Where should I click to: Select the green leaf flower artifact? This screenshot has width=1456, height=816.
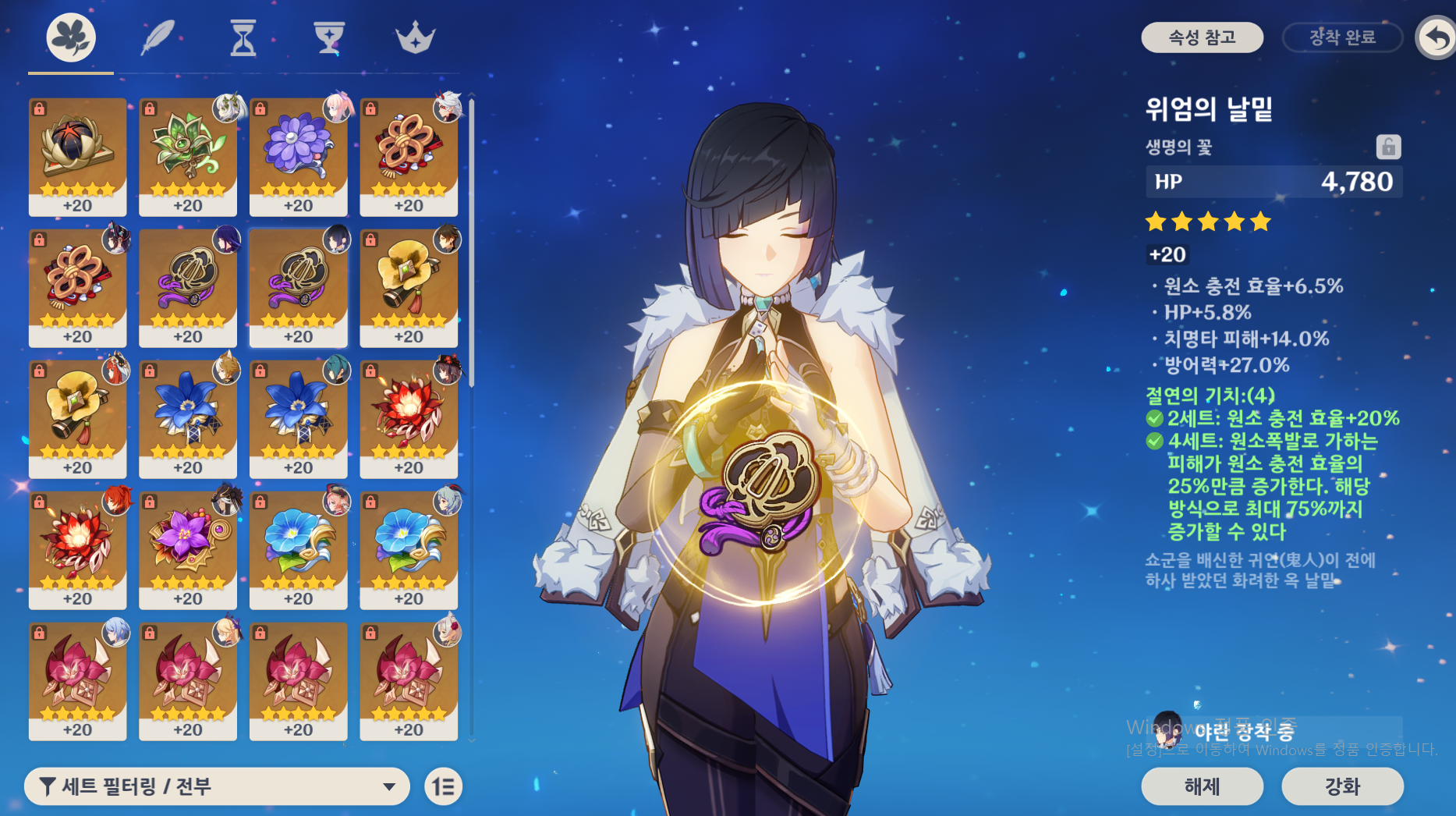pyautogui.click(x=188, y=156)
